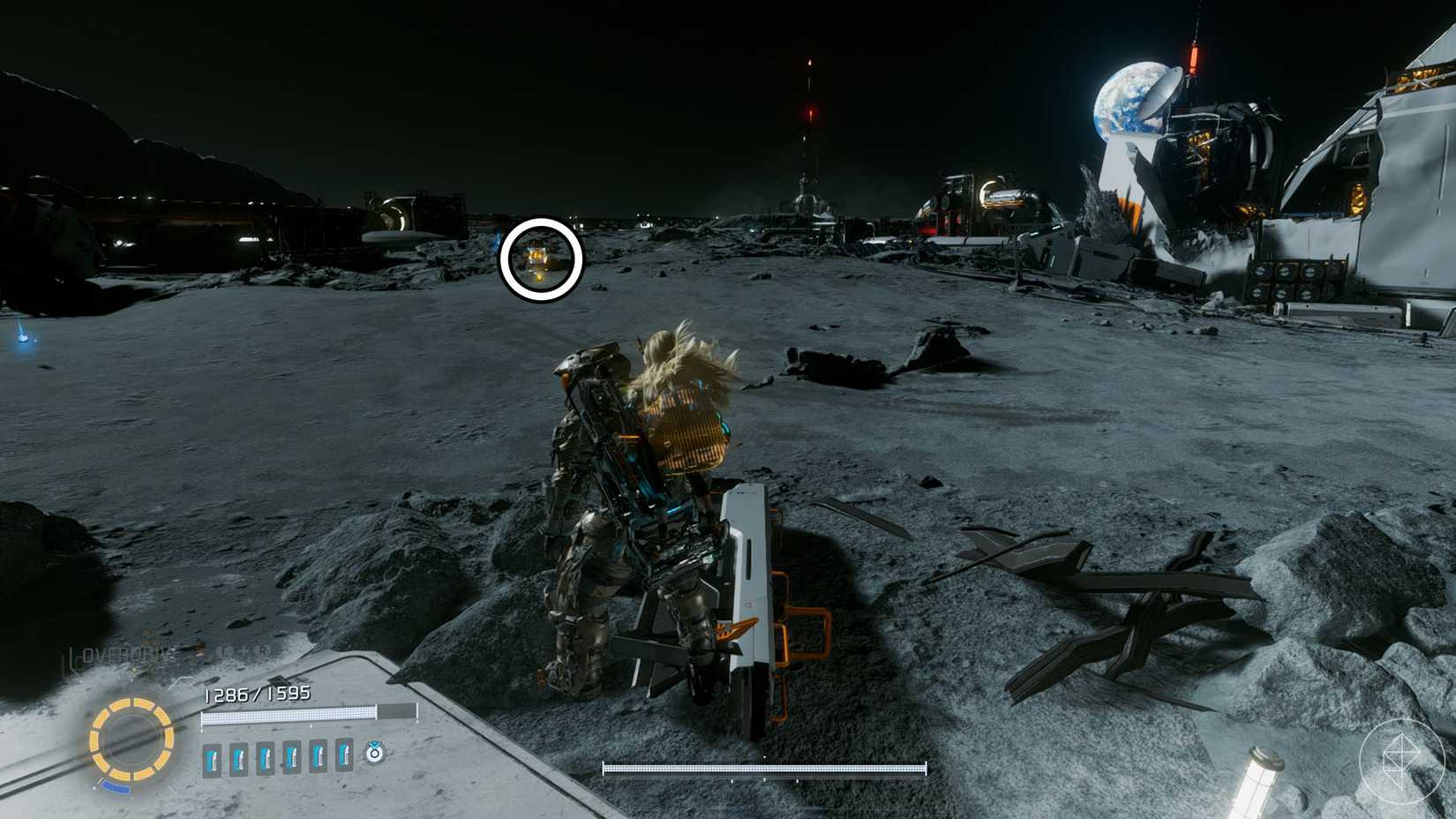The height and width of the screenshot is (819, 1456).
Task: Click the round grenade gadget icon
Action: click(374, 755)
